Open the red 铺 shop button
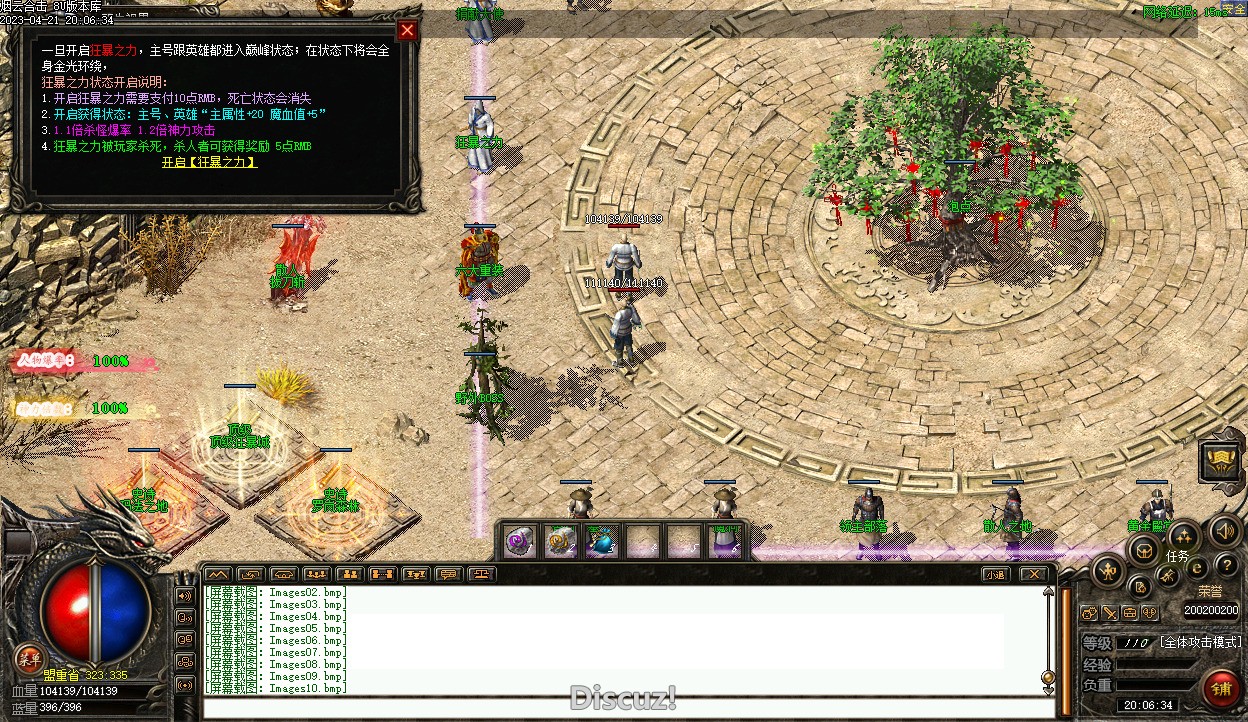The height and width of the screenshot is (722, 1248). pos(1220,687)
